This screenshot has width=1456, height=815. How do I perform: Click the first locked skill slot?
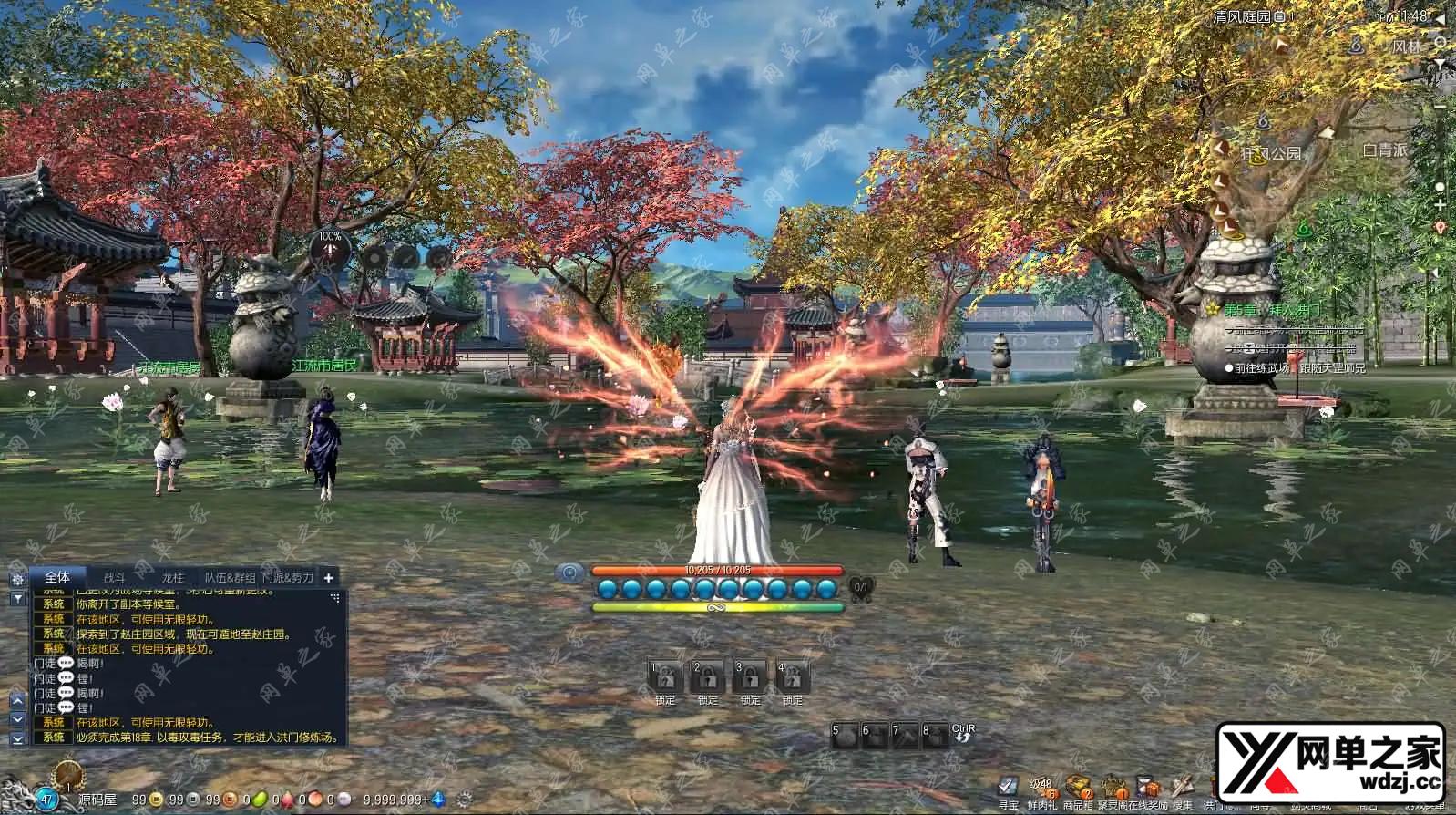click(x=665, y=678)
